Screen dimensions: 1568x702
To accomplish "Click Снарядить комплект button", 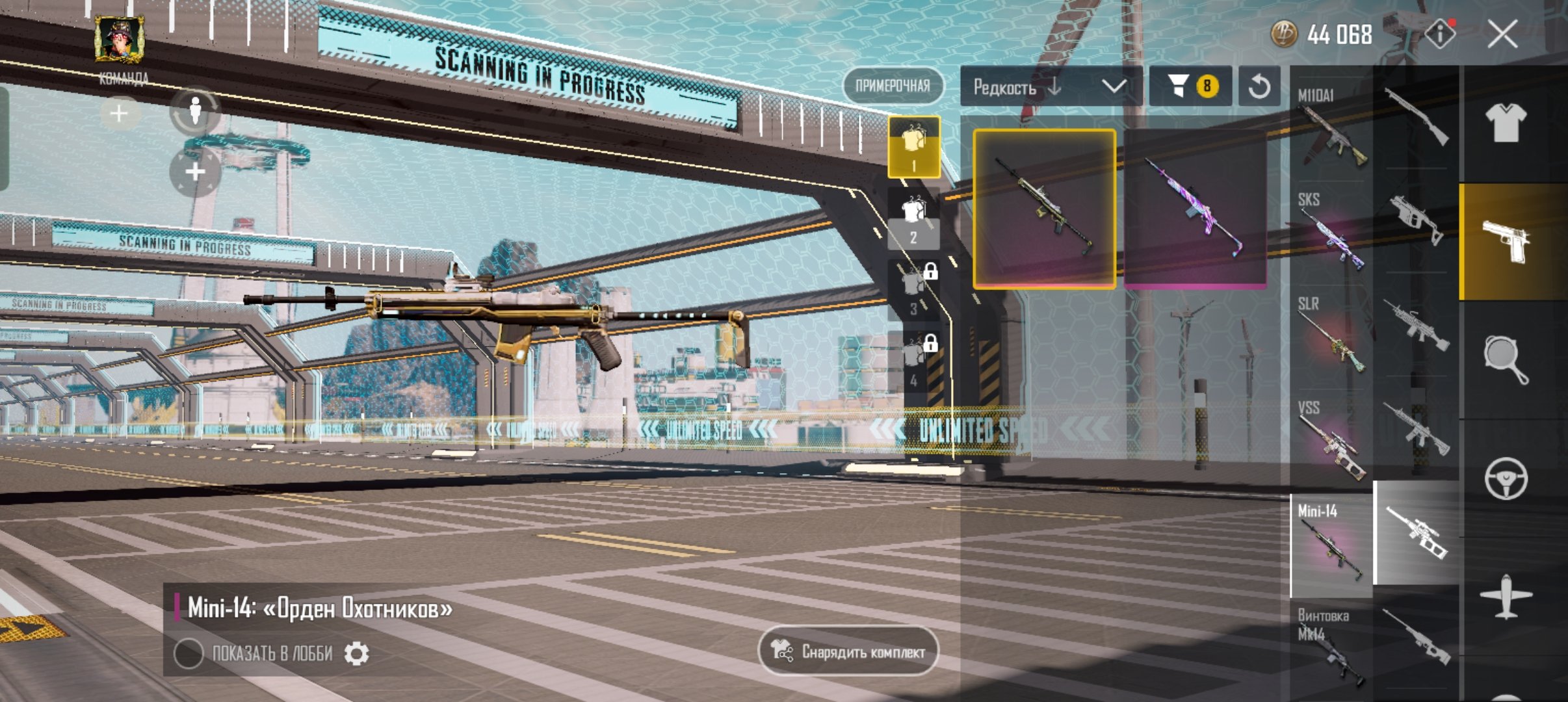I will pos(848,651).
